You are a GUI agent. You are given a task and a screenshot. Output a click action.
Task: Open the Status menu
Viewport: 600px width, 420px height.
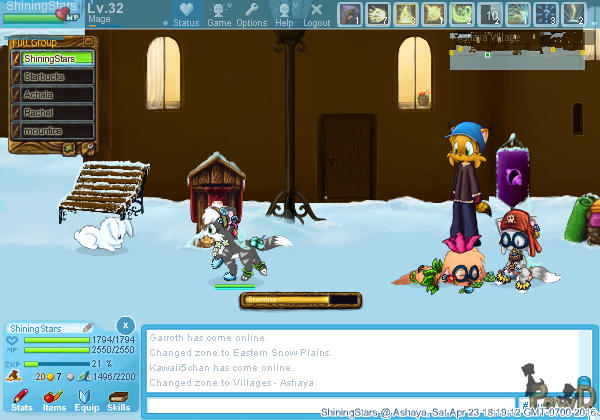186,14
